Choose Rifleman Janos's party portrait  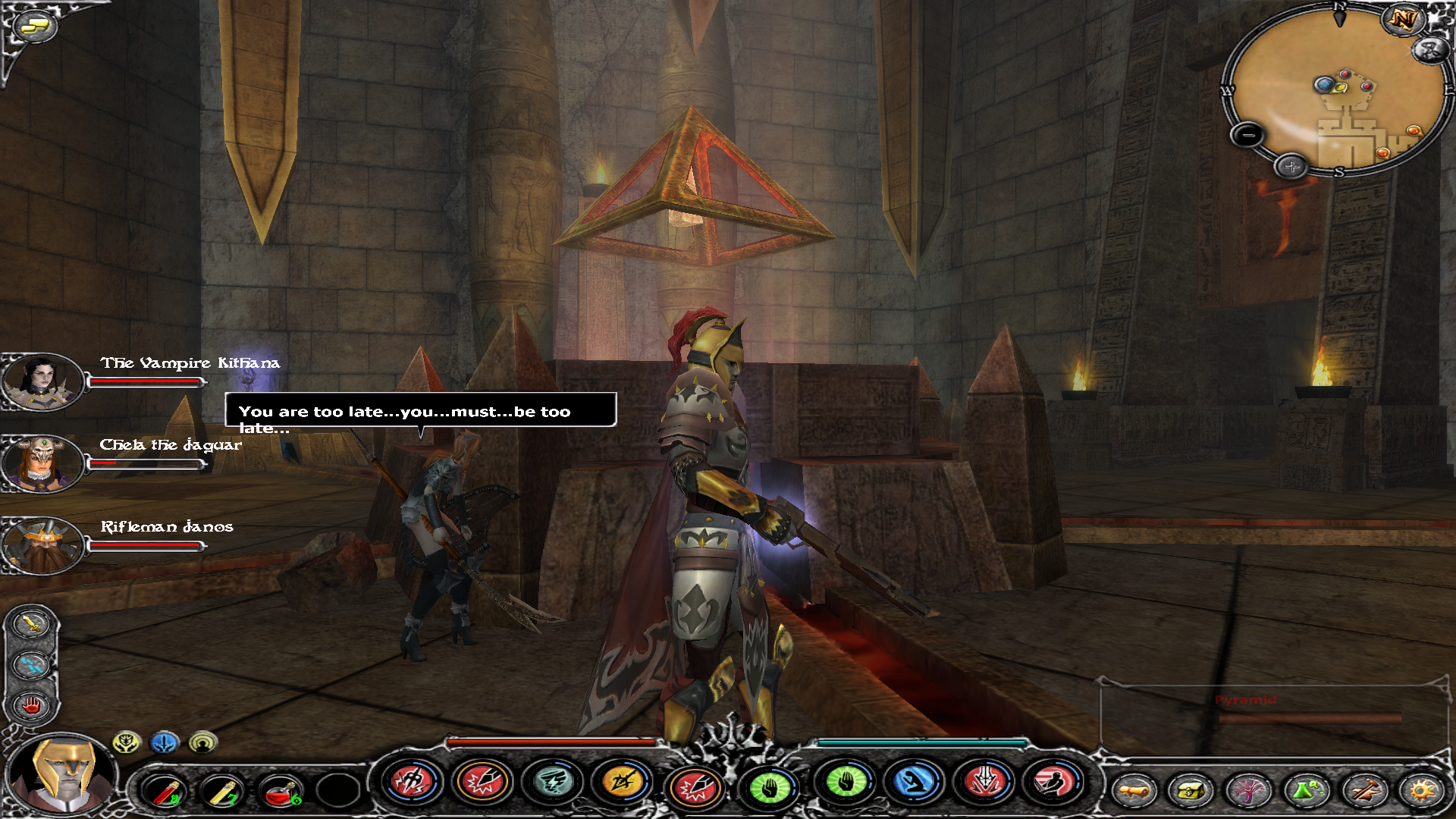pyautogui.click(x=41, y=544)
